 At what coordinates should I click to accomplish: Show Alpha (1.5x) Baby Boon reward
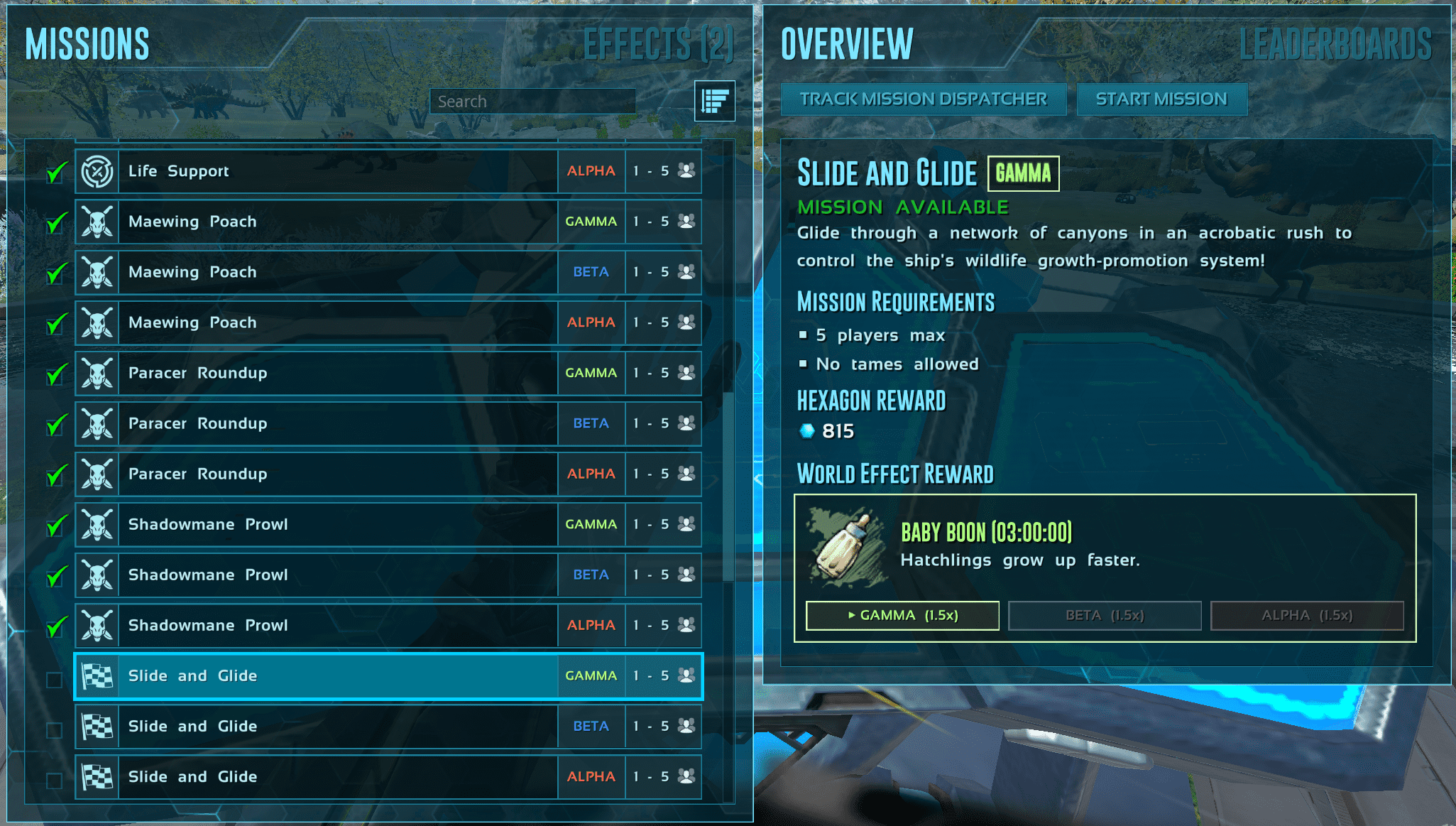pyautogui.click(x=1307, y=615)
